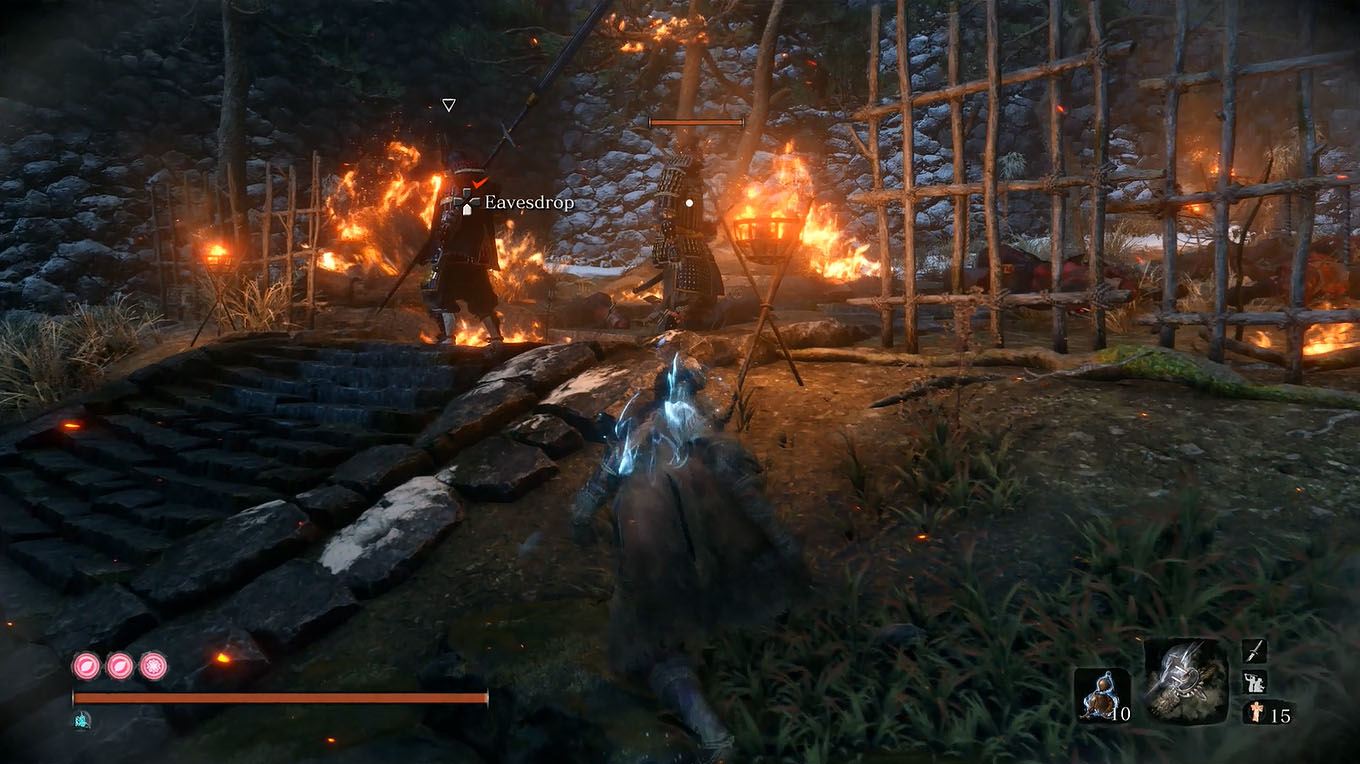The height and width of the screenshot is (764, 1360).
Task: Click the gourd count showing 10
Action: [1121, 712]
